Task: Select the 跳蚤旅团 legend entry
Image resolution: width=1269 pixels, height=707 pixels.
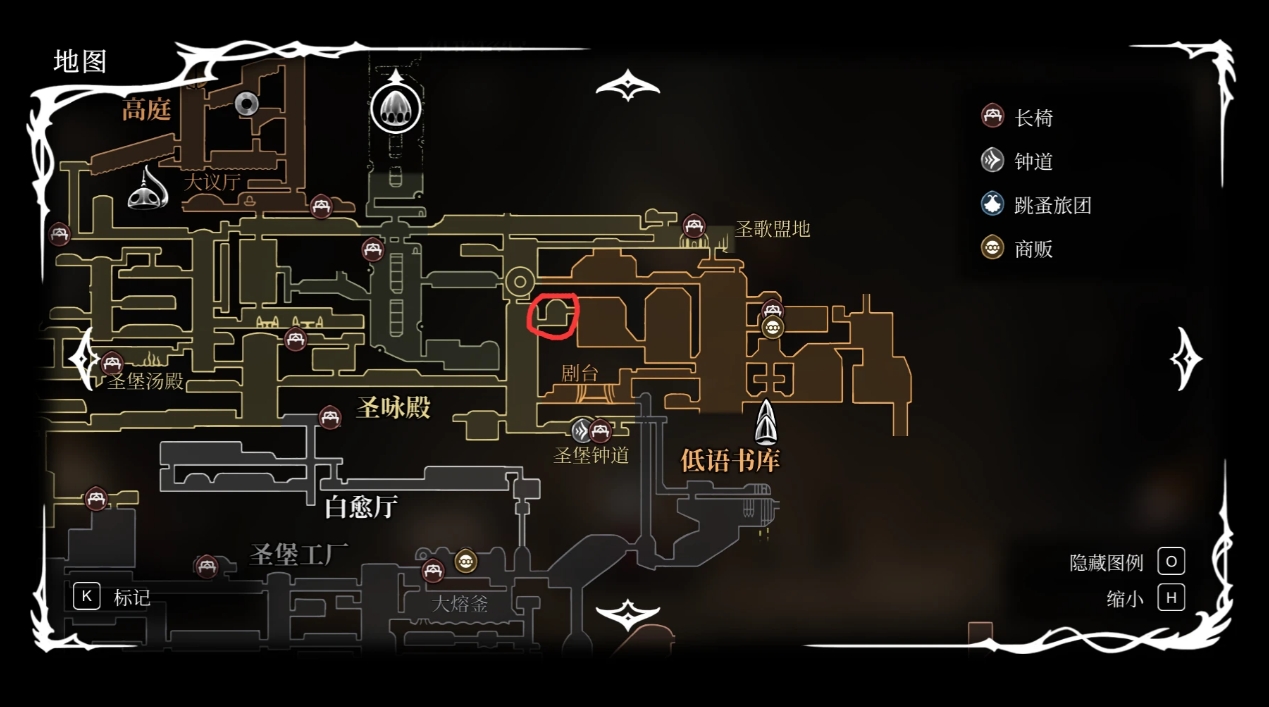Action: coord(1036,205)
